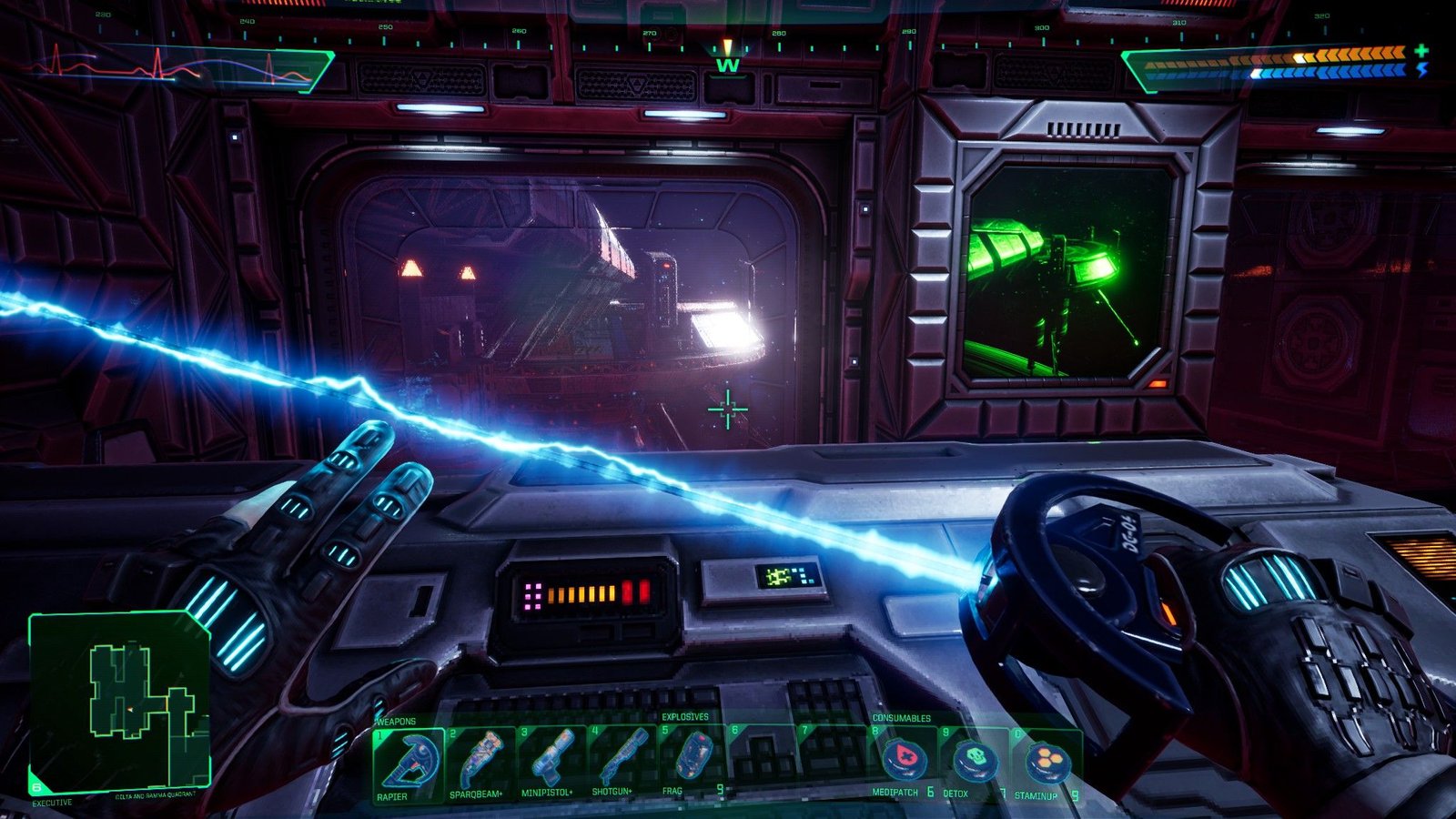Screen dimensions: 1456x819
Task: Choose the Minipistol+ weapon slot
Action: pos(551,763)
